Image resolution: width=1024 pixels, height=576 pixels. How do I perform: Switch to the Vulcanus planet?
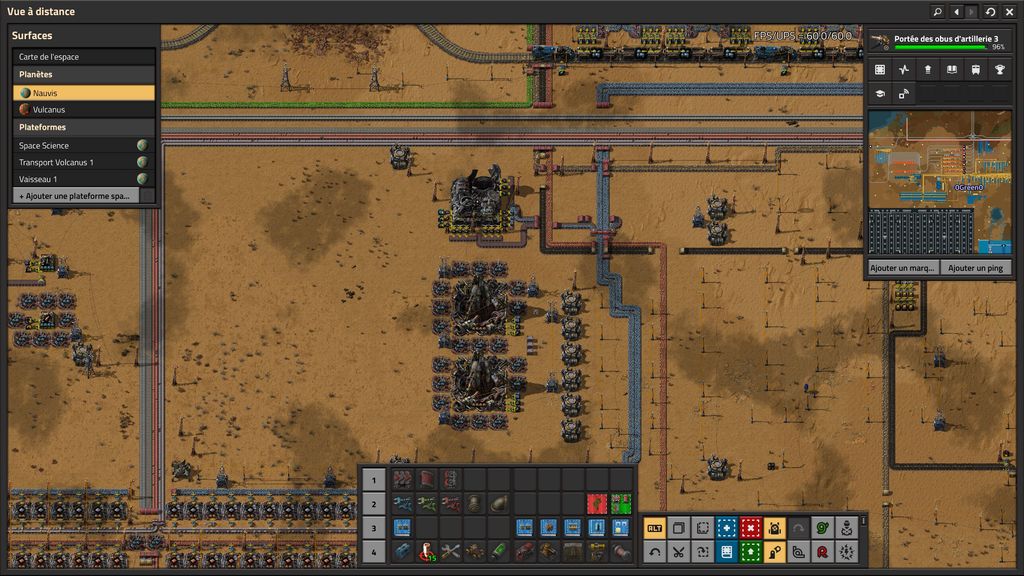[84, 109]
